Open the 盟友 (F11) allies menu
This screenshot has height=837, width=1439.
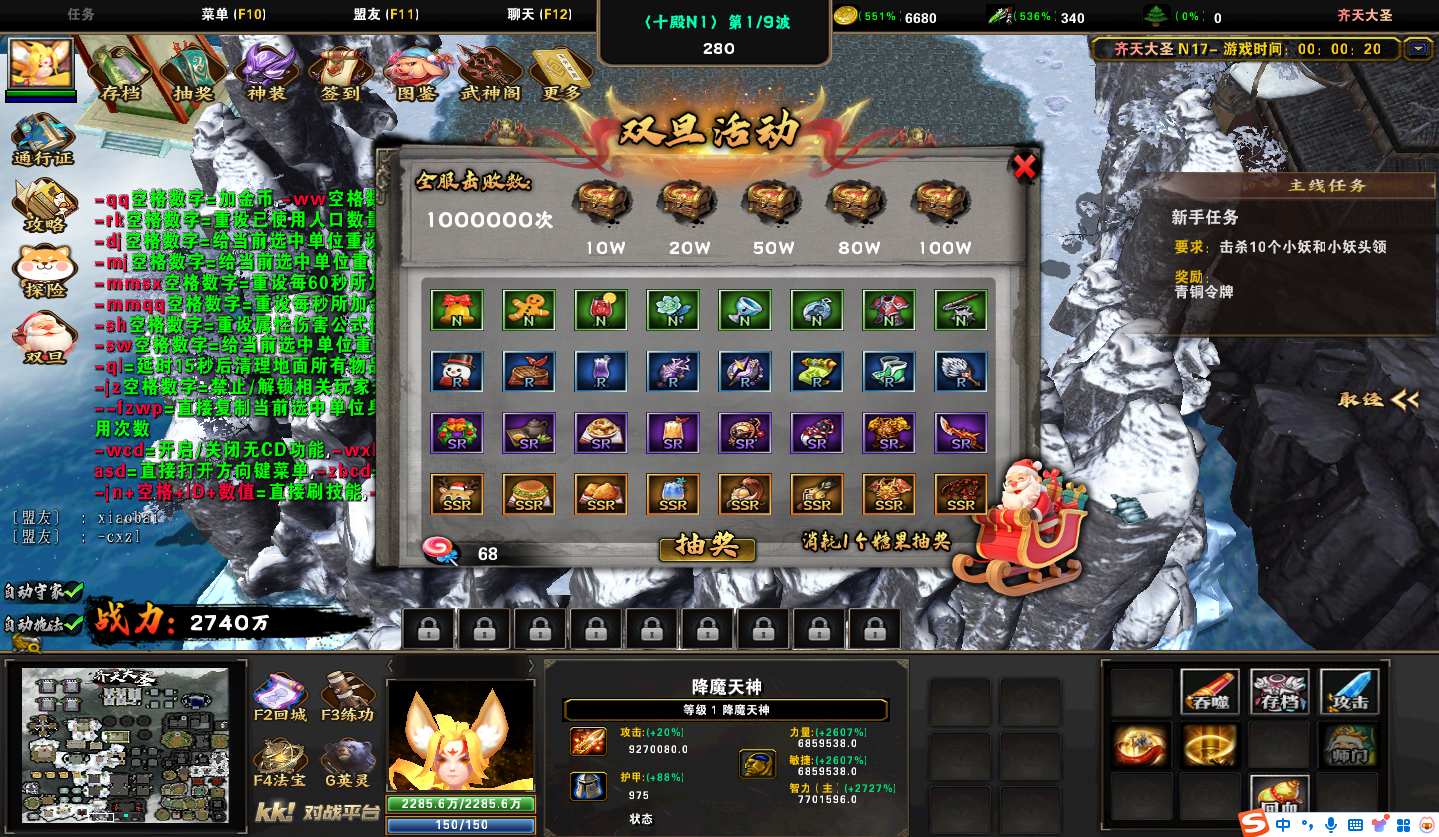386,15
